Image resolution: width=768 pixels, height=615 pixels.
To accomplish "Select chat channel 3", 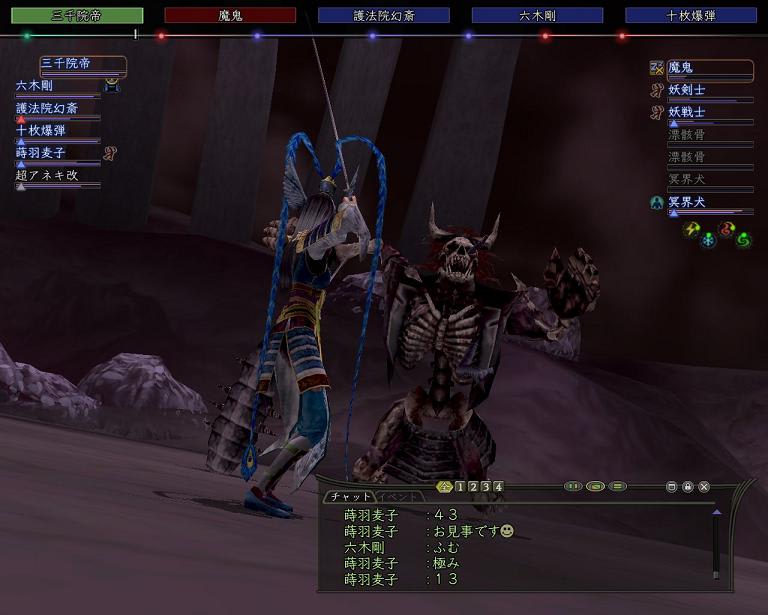I will (x=486, y=487).
